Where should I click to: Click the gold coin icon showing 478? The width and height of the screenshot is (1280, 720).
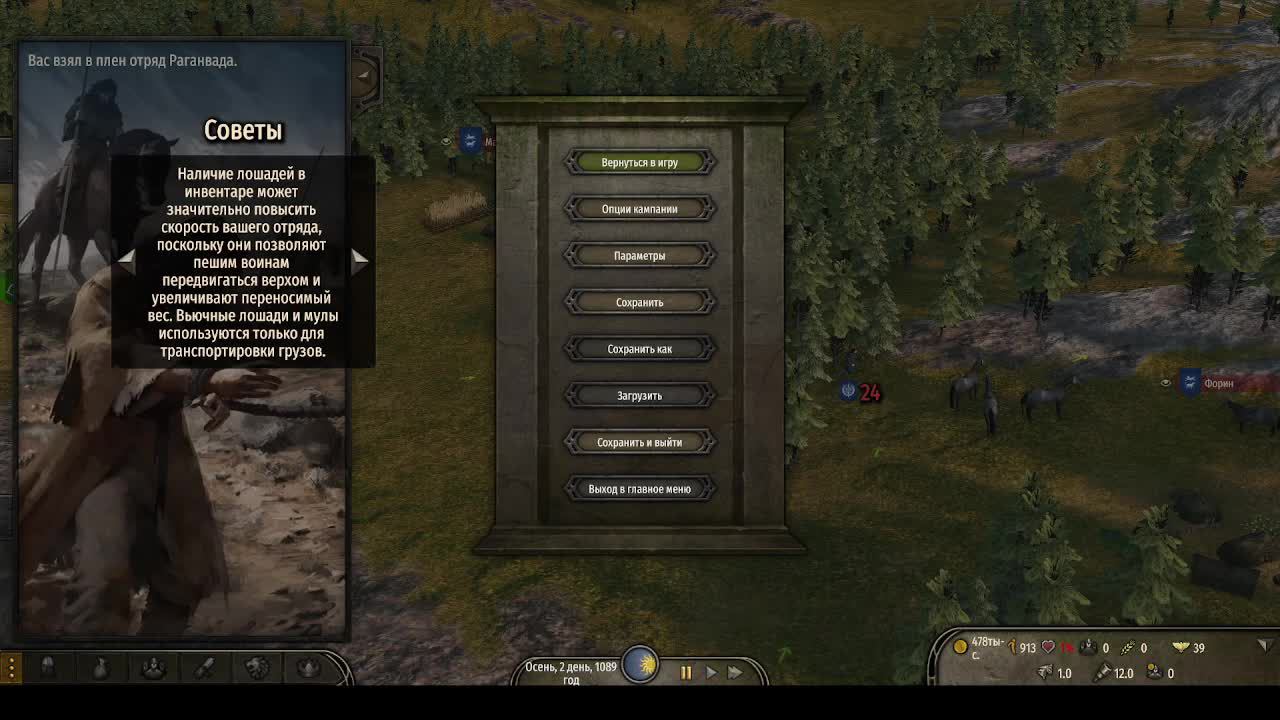(961, 647)
